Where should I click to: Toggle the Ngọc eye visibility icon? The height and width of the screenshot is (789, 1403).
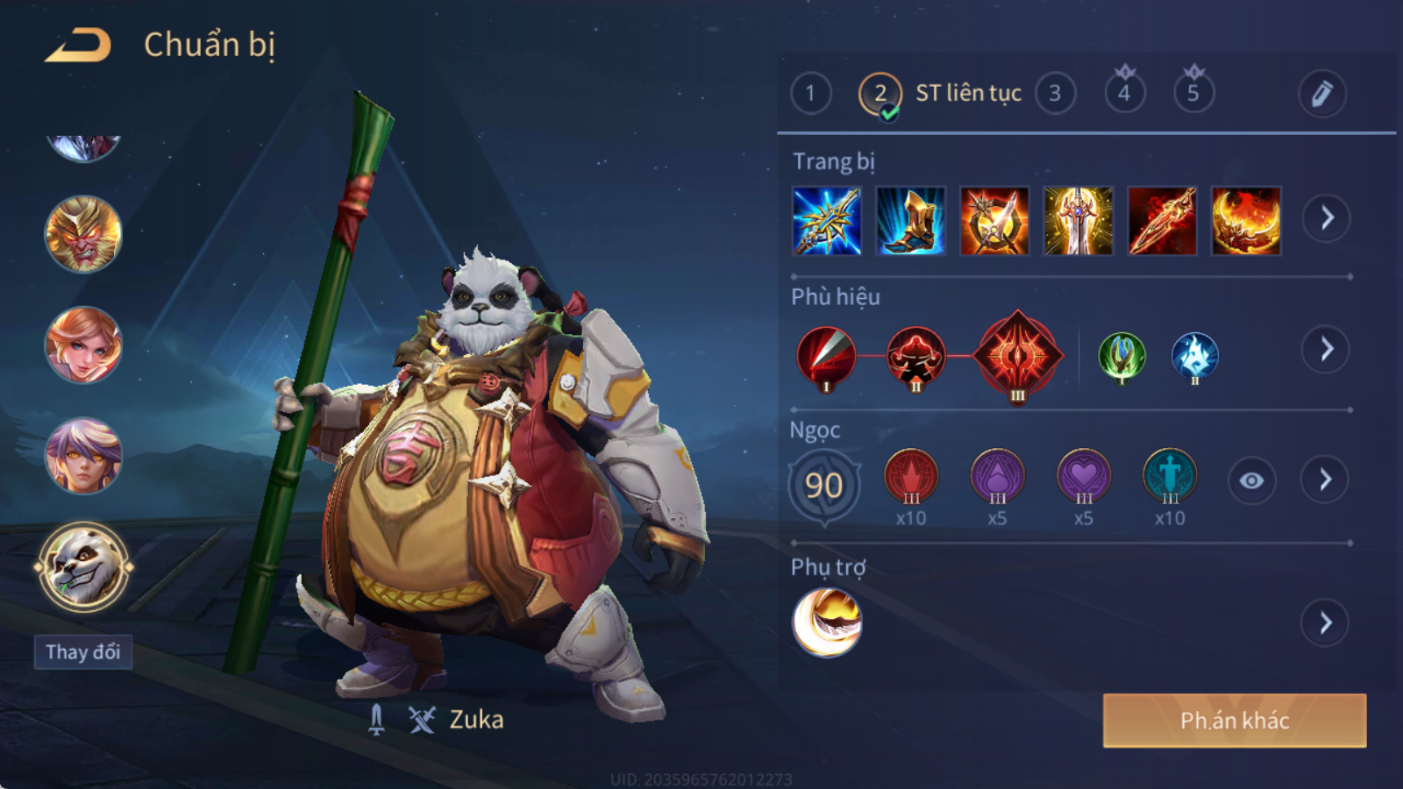click(1251, 481)
